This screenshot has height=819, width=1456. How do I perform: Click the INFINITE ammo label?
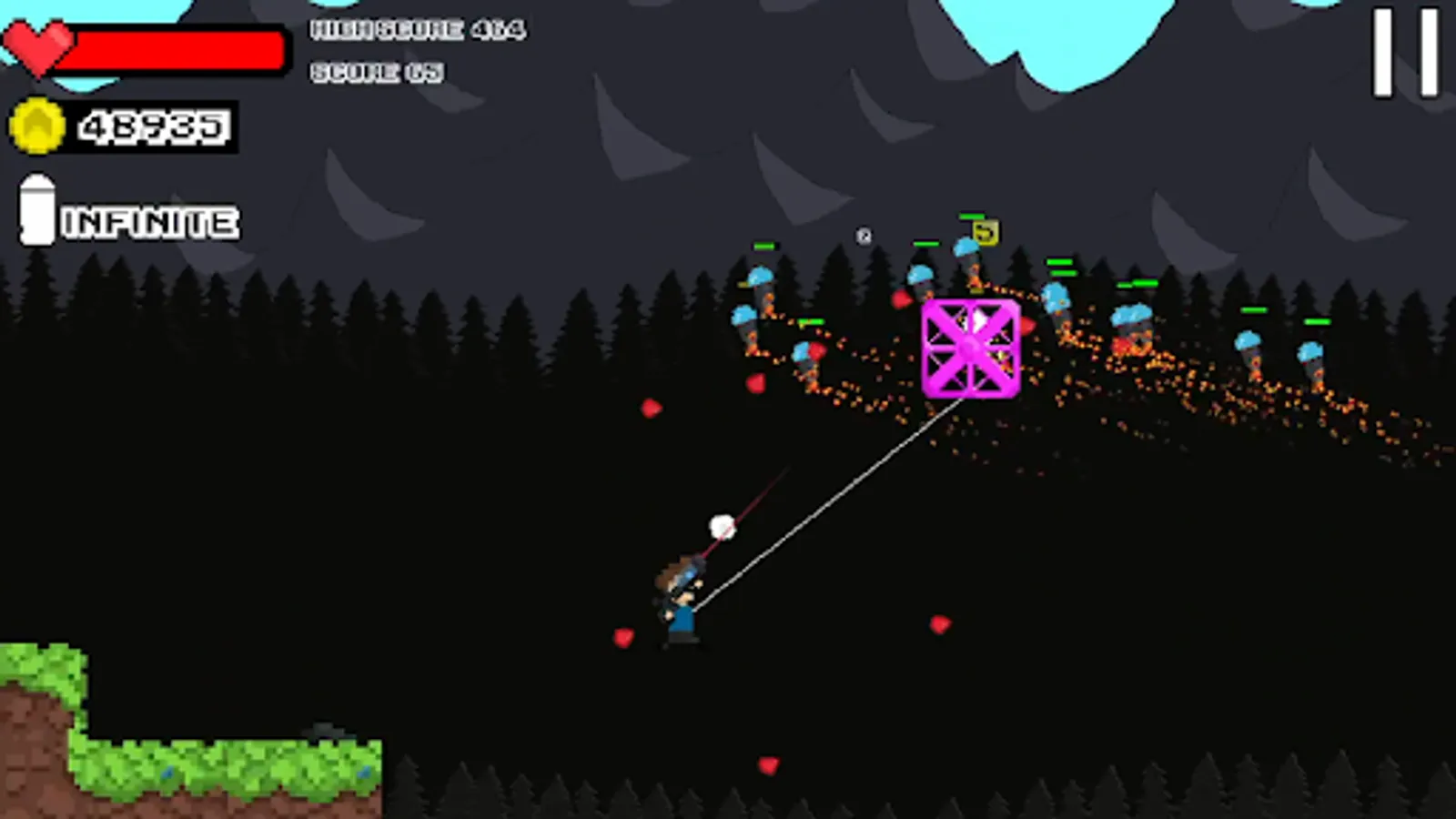(x=150, y=219)
